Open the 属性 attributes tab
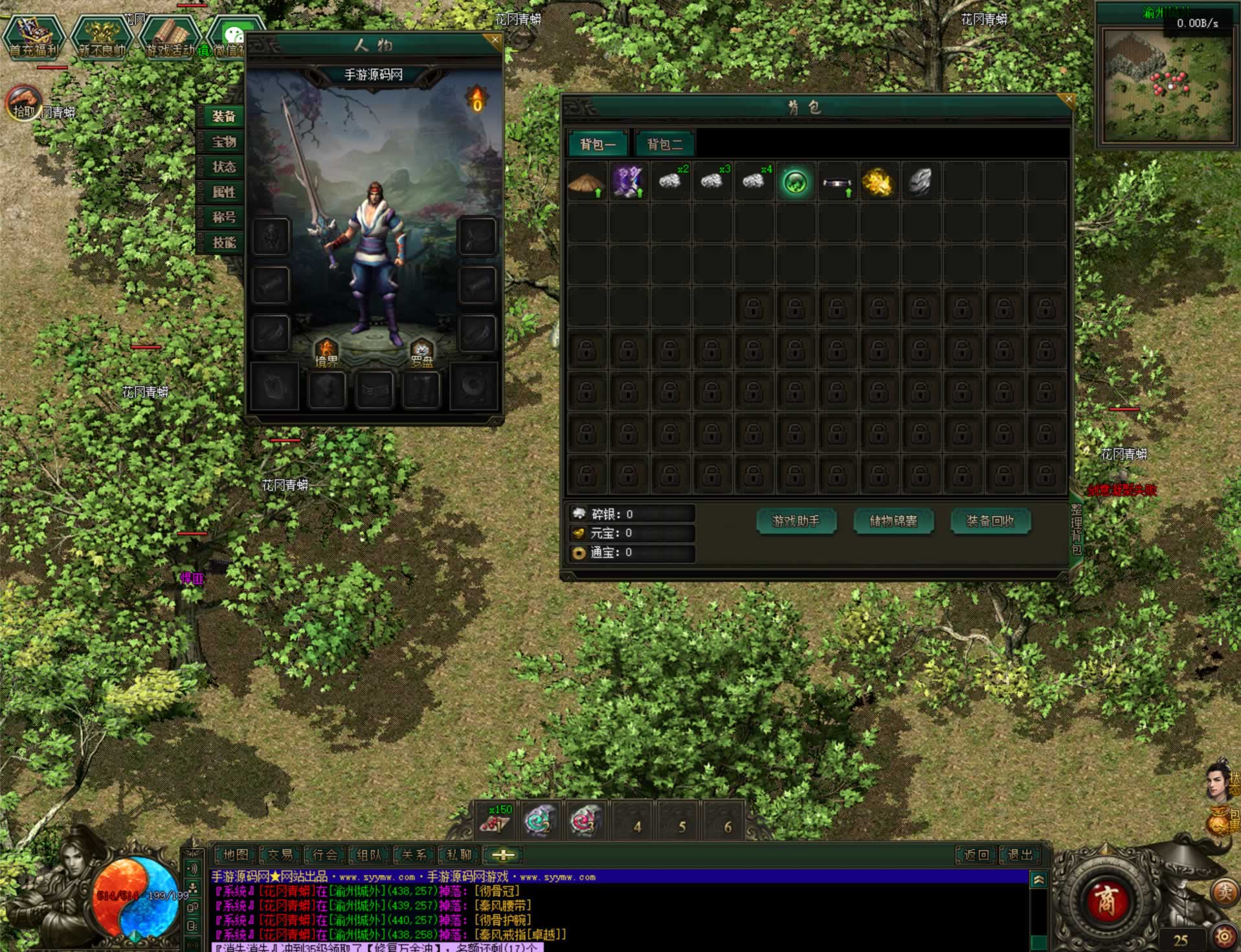Screen dimensions: 1241x952 [223, 192]
